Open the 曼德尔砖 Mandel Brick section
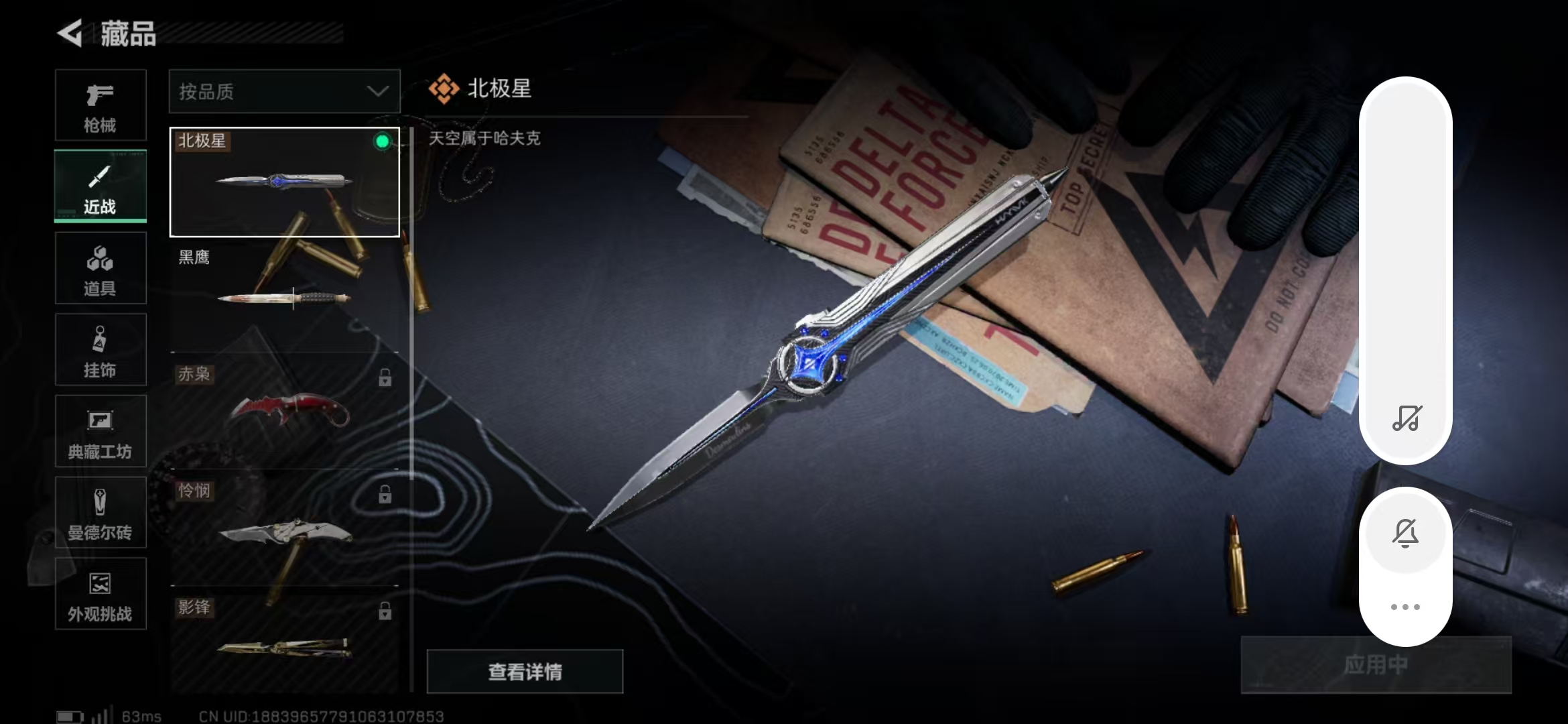1568x724 pixels. point(100,512)
